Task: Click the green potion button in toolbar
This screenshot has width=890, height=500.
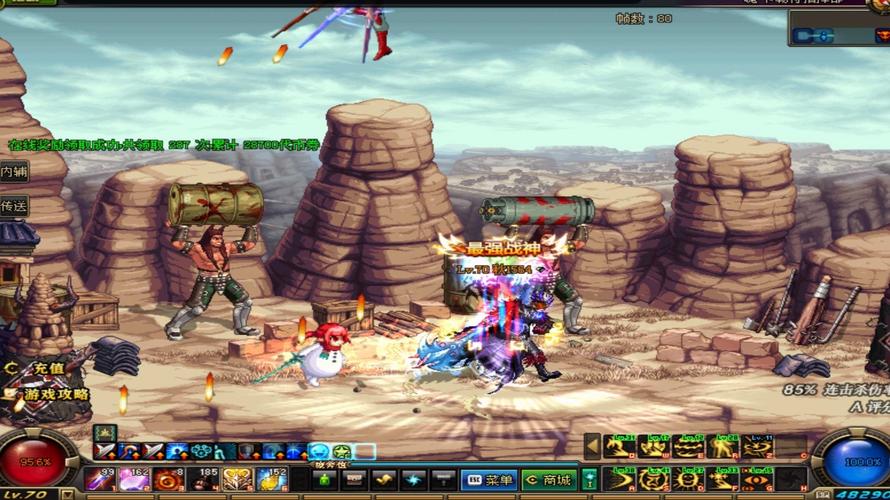Action: [x=590, y=480]
